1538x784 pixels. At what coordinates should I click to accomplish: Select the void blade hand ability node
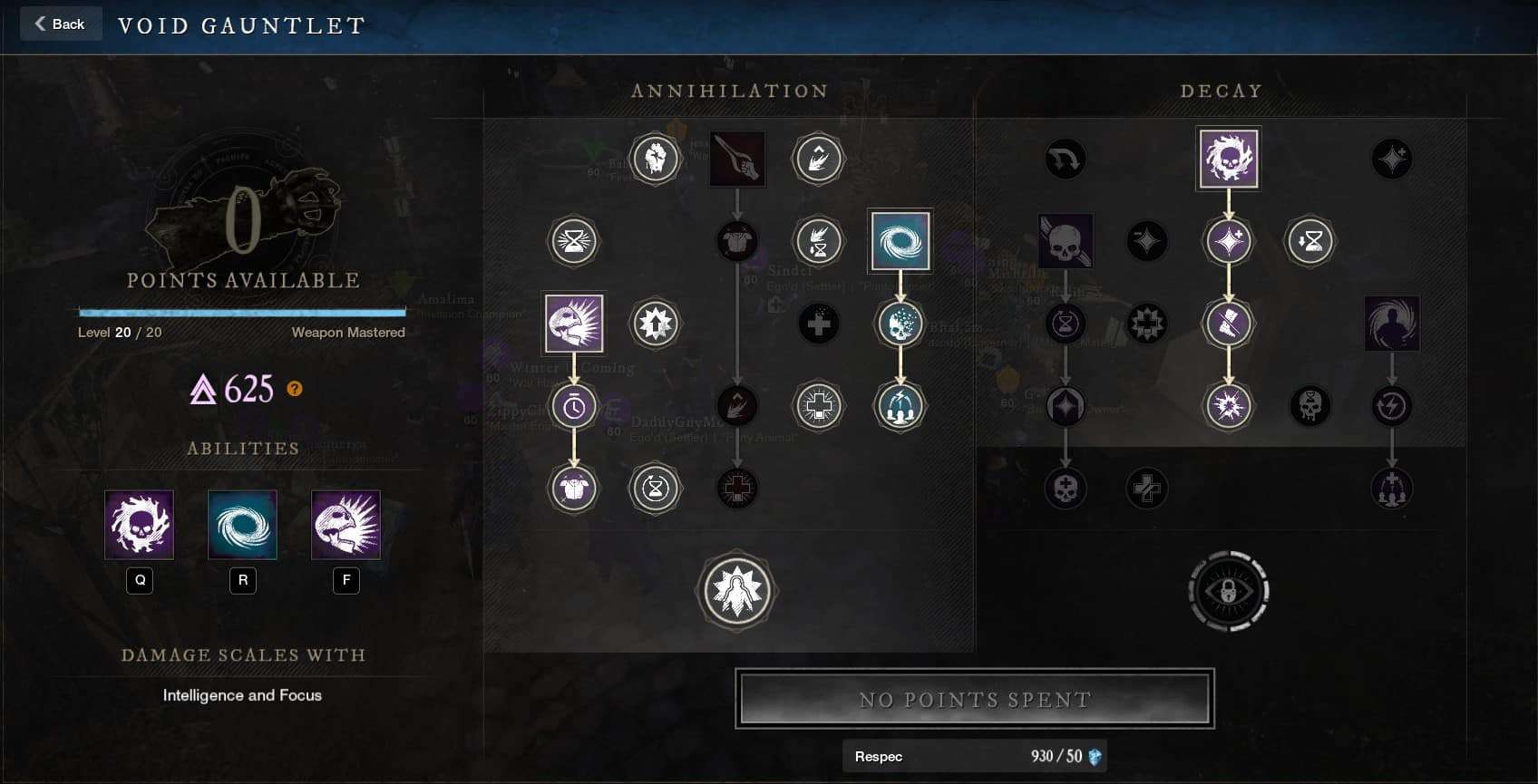(737, 159)
